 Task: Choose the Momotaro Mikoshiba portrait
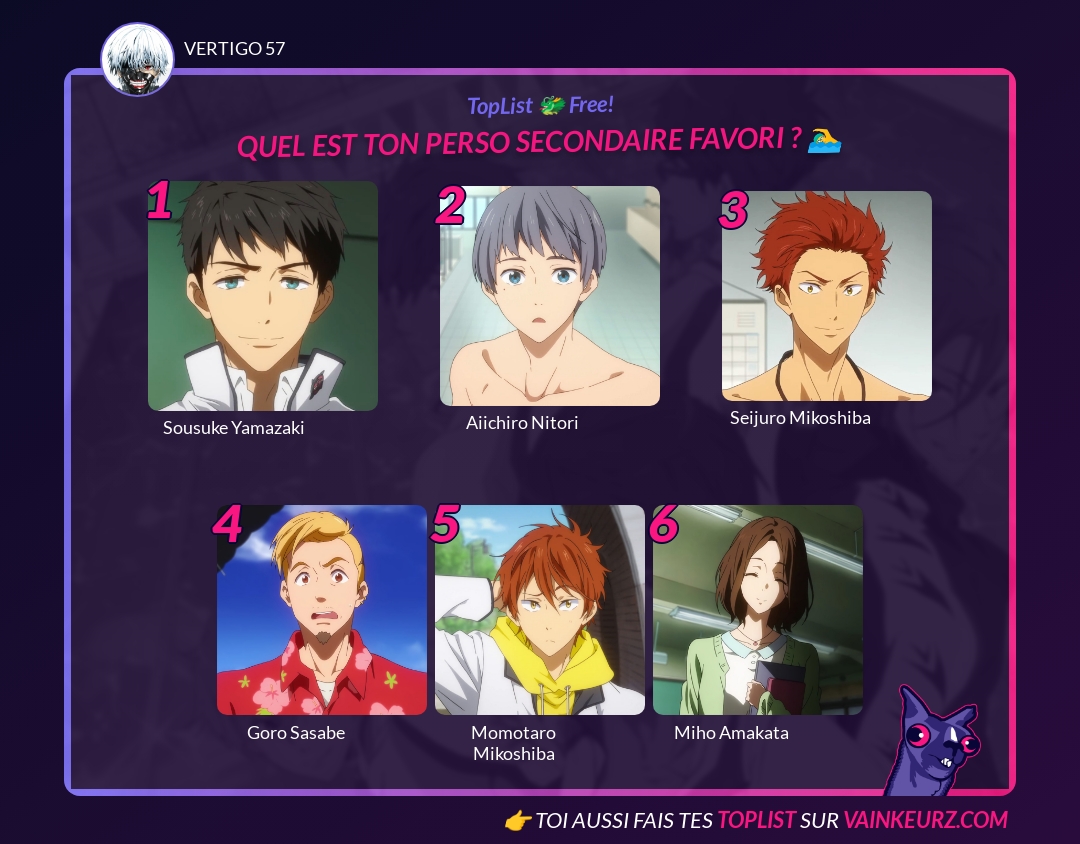pyautogui.click(x=540, y=610)
